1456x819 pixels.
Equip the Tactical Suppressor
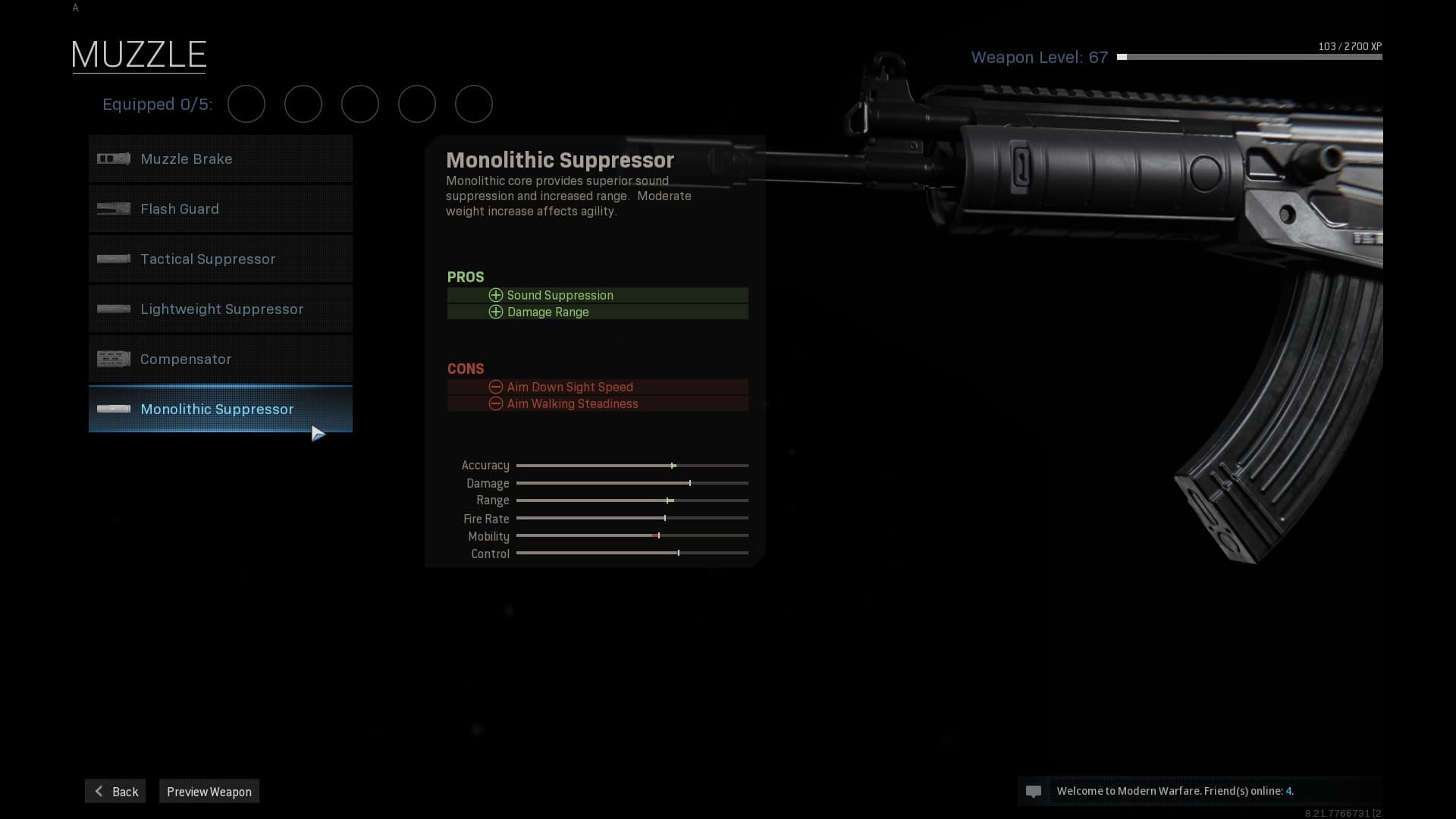220,259
